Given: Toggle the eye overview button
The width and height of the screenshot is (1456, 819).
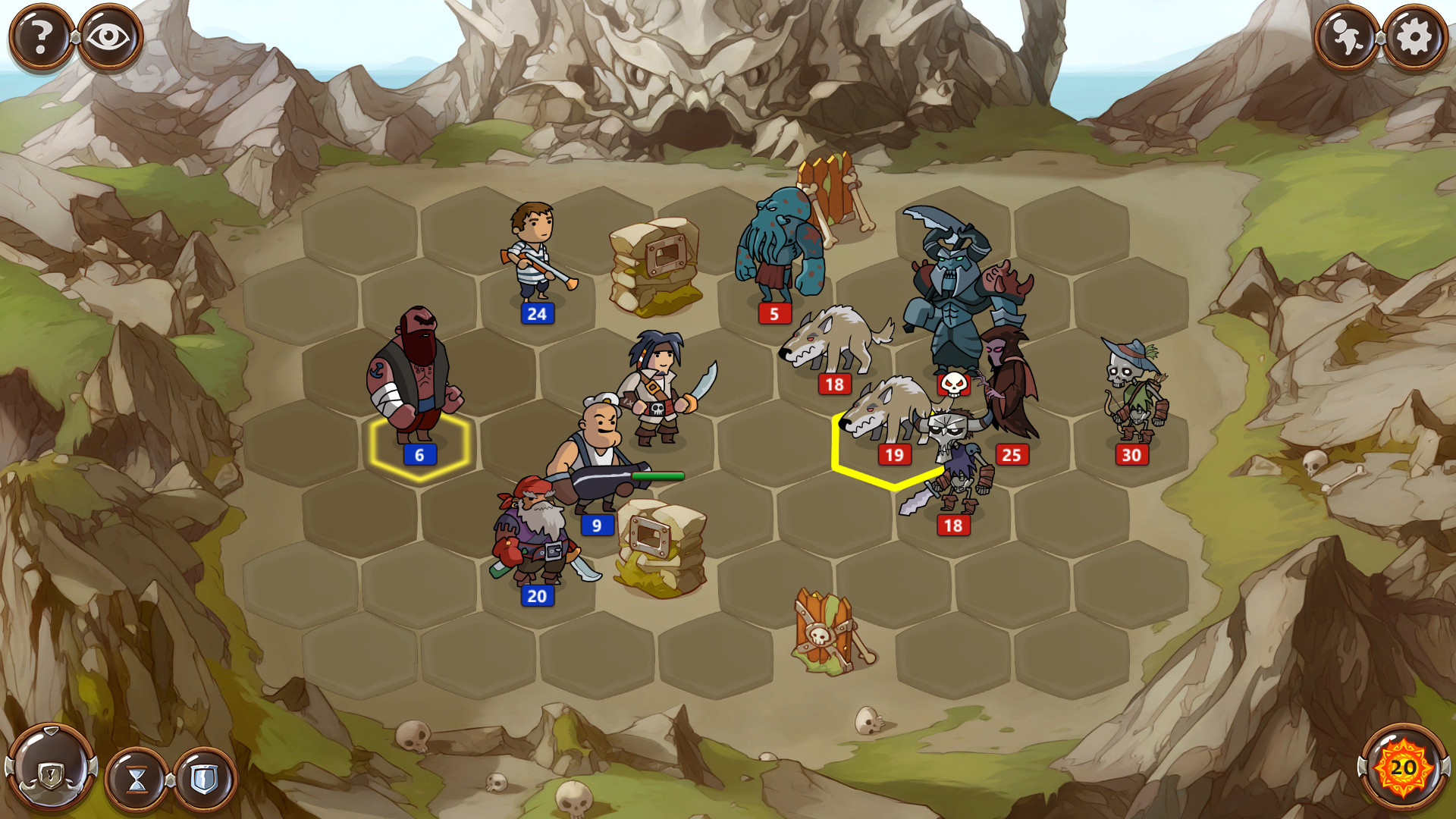Looking at the screenshot, I should coord(106,33).
